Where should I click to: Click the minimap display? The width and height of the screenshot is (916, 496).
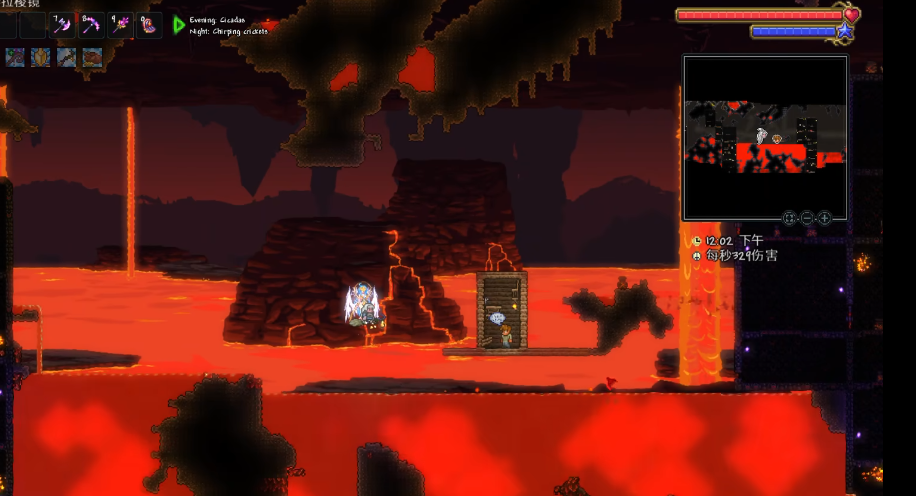point(765,137)
